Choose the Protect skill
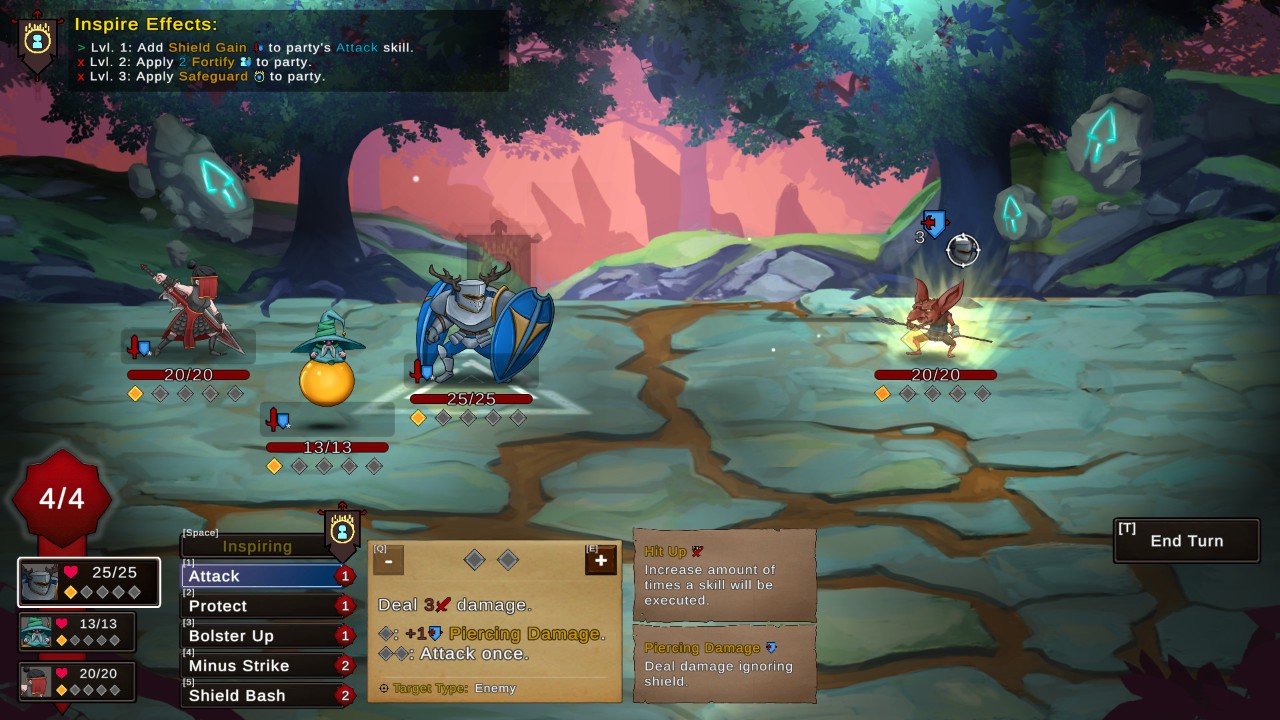The image size is (1280, 720). pos(262,606)
